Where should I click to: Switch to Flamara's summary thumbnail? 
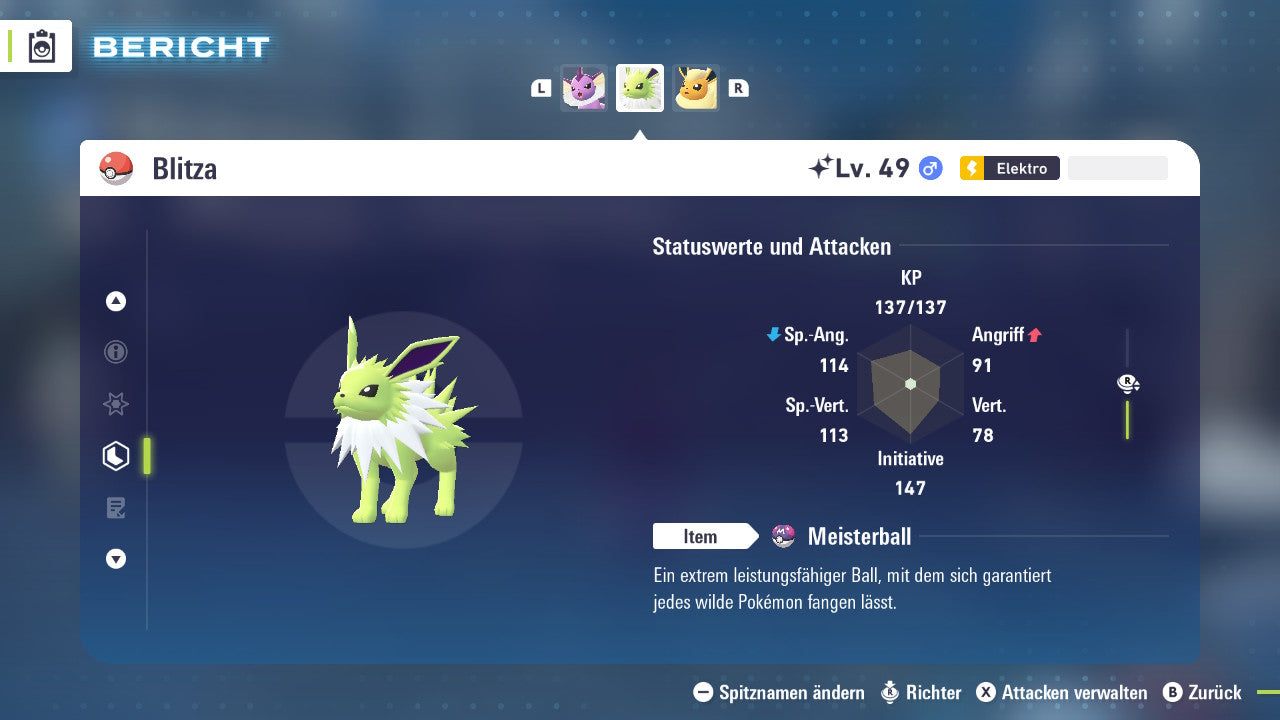pyautogui.click(x=696, y=88)
